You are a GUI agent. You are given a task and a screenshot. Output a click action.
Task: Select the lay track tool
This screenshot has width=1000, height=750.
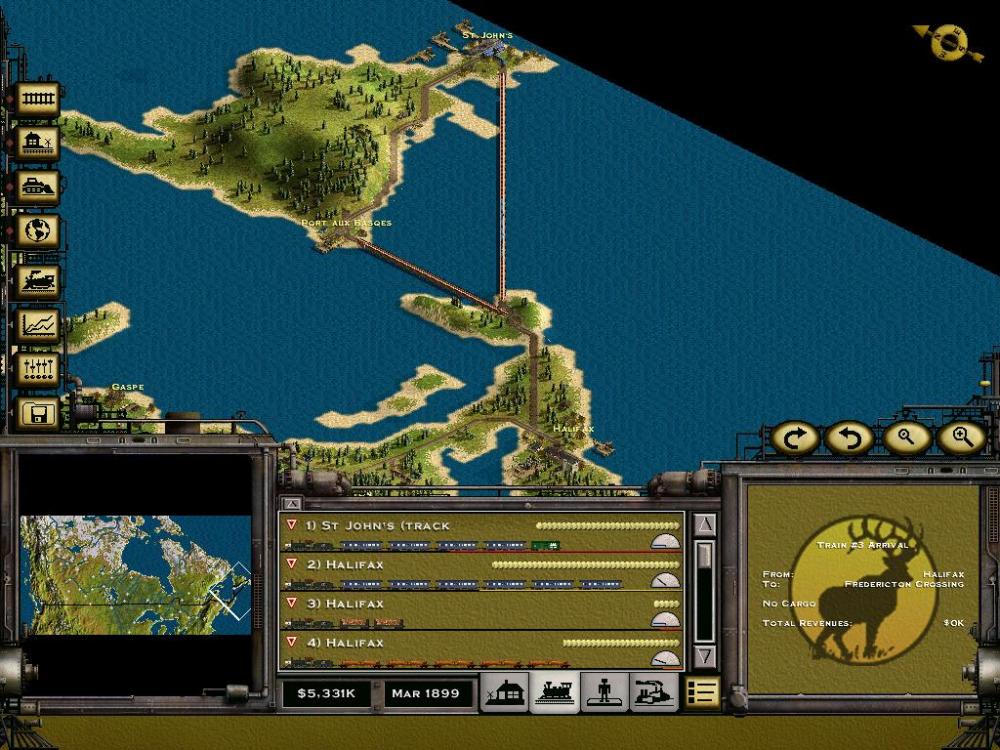point(38,99)
